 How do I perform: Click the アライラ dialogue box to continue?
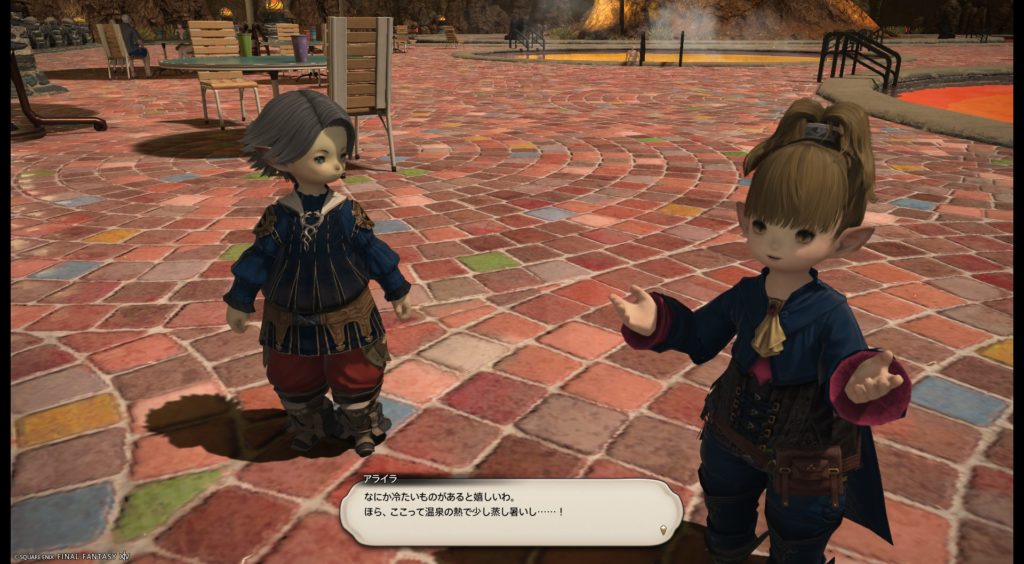point(509,511)
